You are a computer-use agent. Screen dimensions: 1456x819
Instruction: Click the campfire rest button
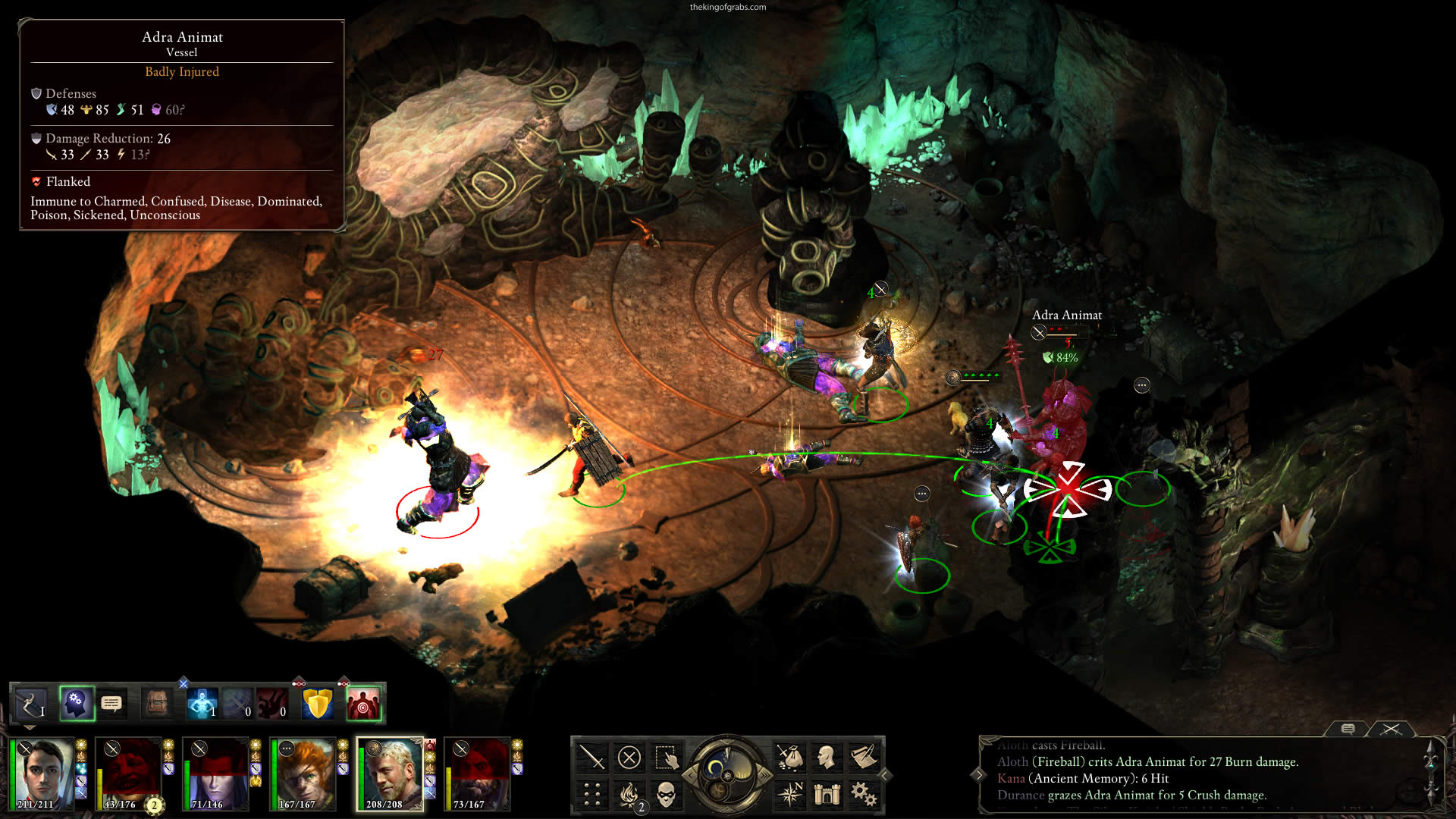629,794
